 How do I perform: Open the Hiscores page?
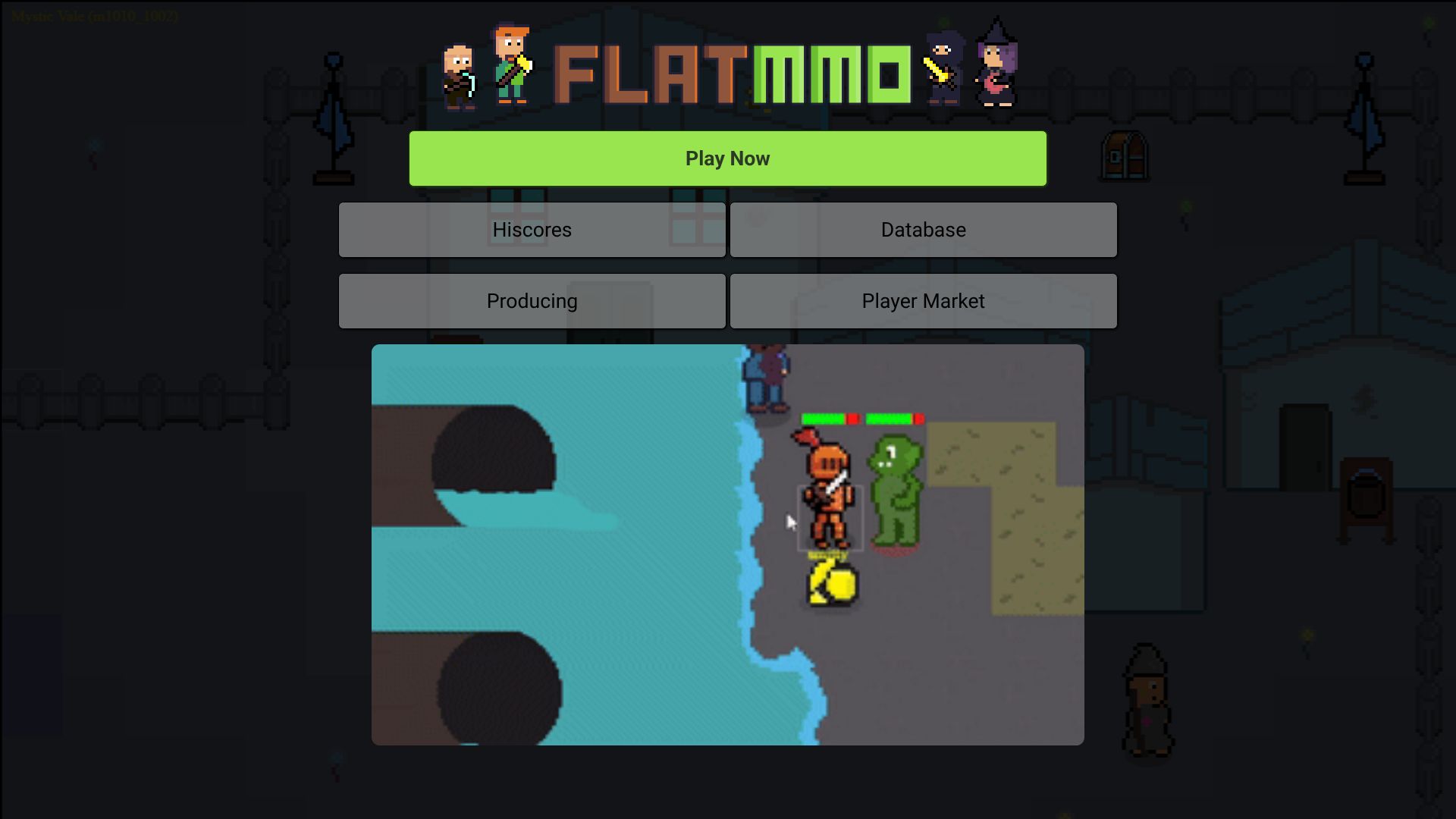pyautogui.click(x=532, y=230)
